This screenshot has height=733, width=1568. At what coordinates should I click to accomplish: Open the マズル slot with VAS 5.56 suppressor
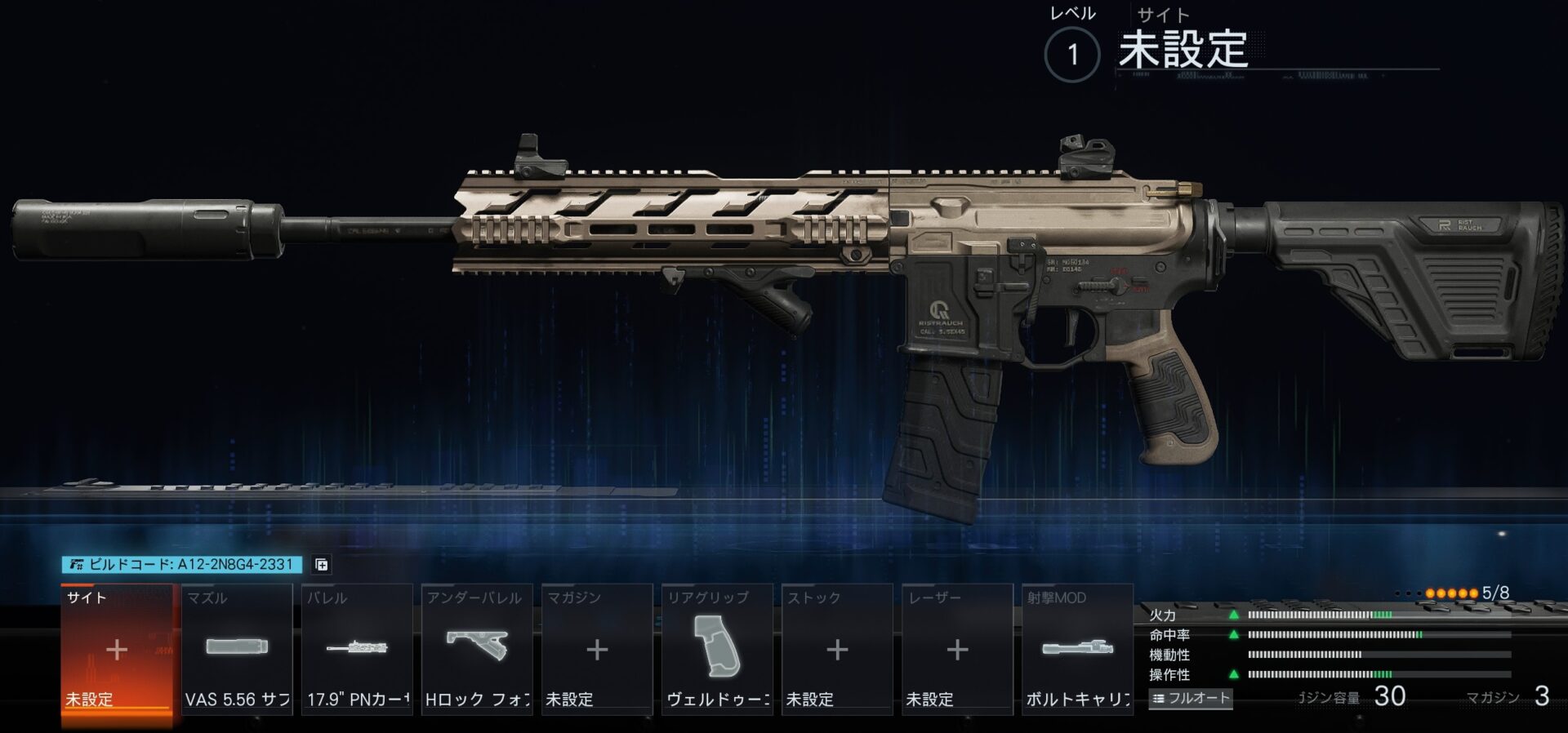pyautogui.click(x=237, y=651)
